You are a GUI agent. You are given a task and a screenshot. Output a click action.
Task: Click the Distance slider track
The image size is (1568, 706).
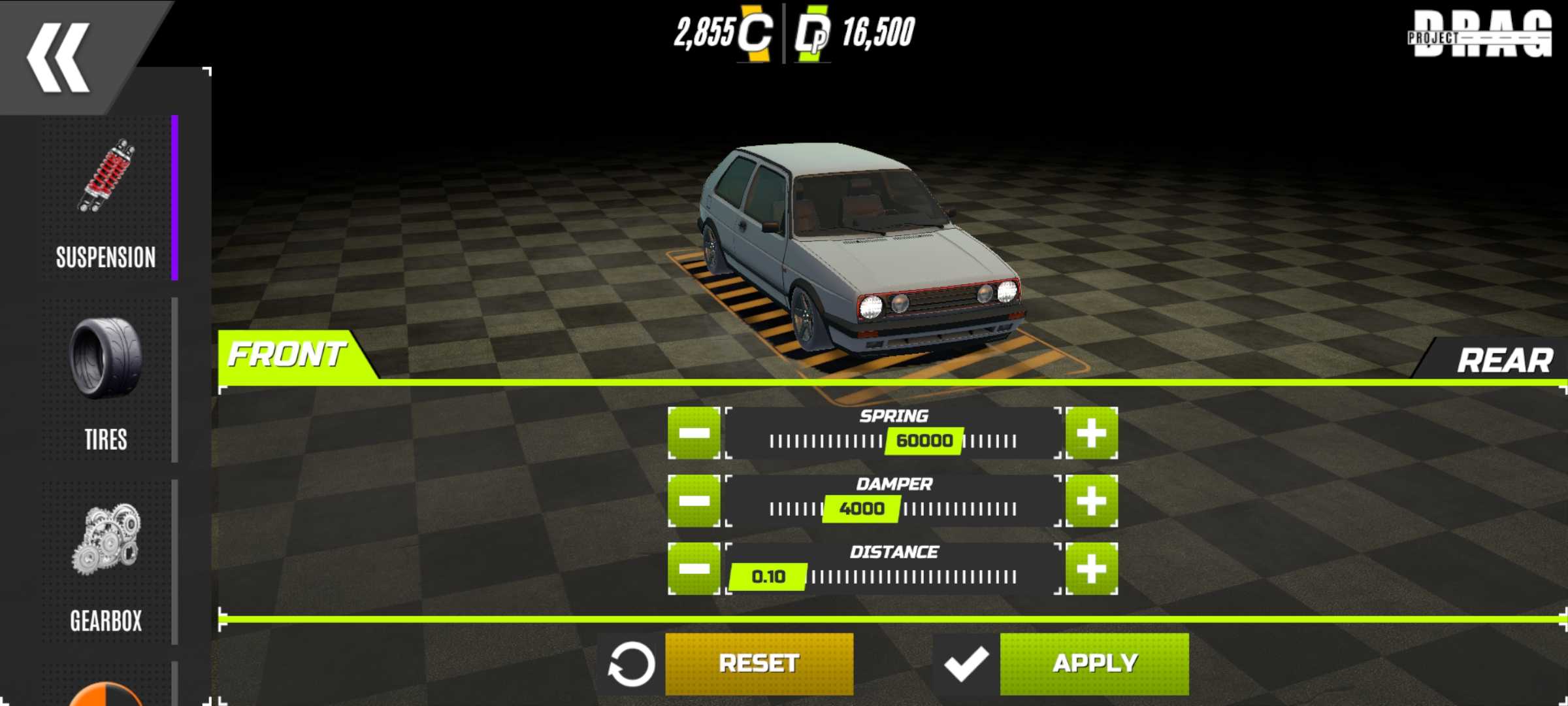[x=893, y=577]
